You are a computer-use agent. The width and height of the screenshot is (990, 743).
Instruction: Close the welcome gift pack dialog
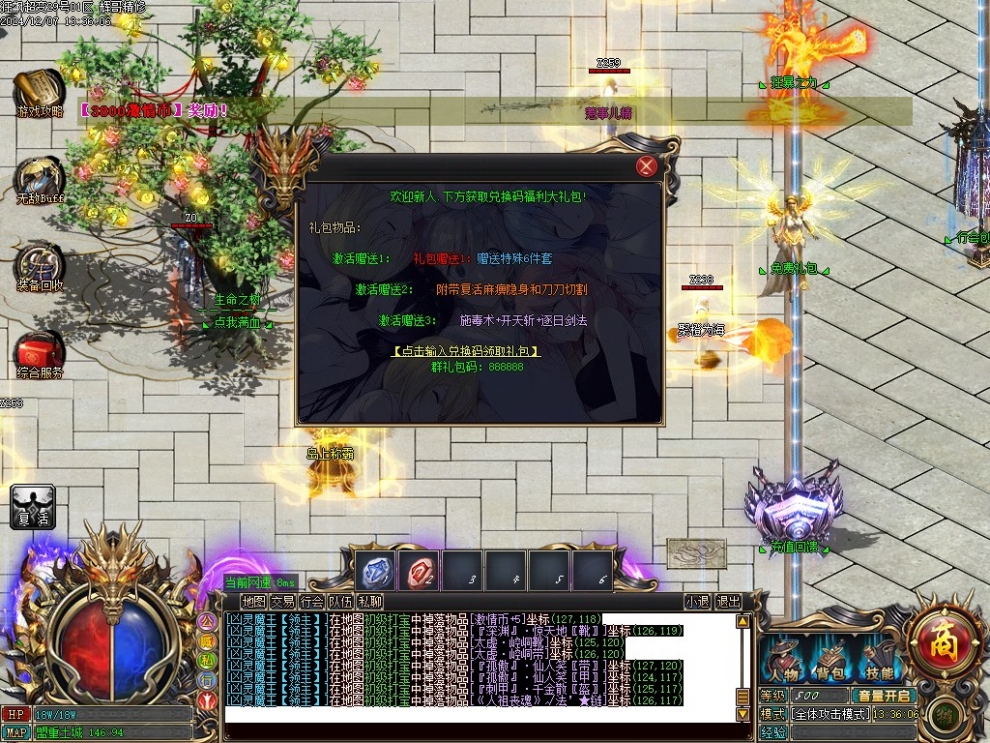pos(647,167)
